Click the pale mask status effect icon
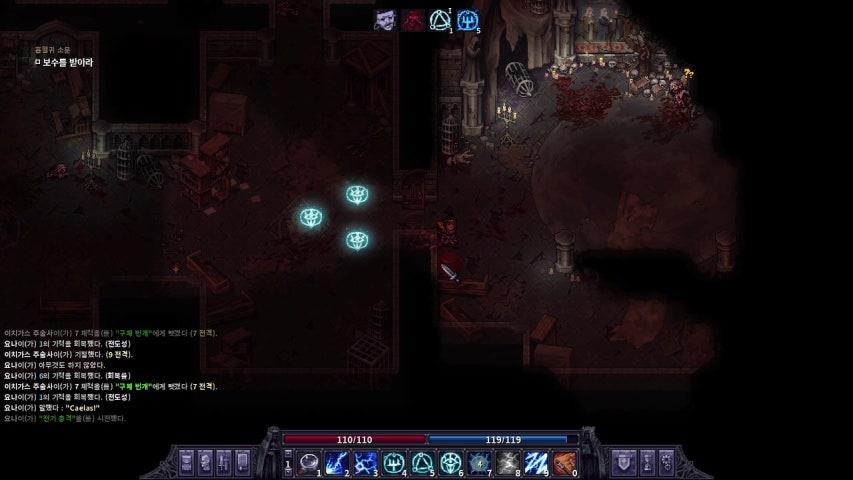Screen dimensions: 853x480 click(385, 20)
